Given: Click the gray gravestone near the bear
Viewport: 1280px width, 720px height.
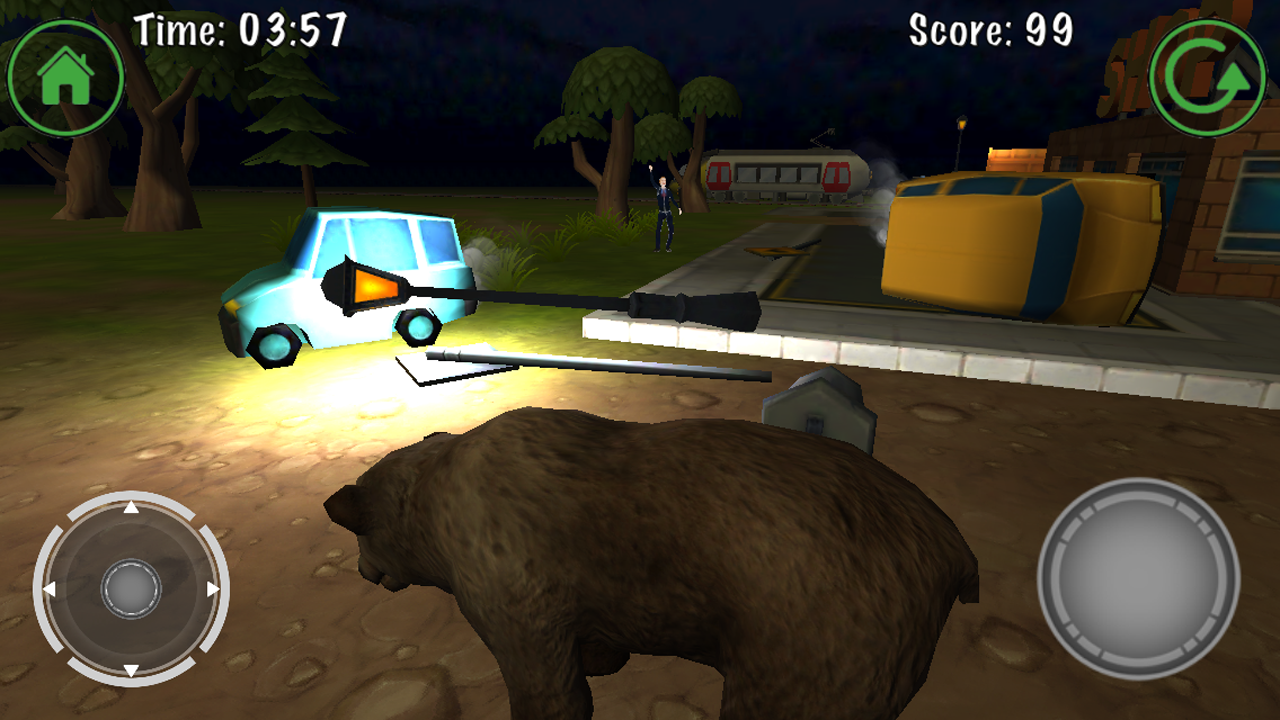Looking at the screenshot, I should click(x=817, y=405).
